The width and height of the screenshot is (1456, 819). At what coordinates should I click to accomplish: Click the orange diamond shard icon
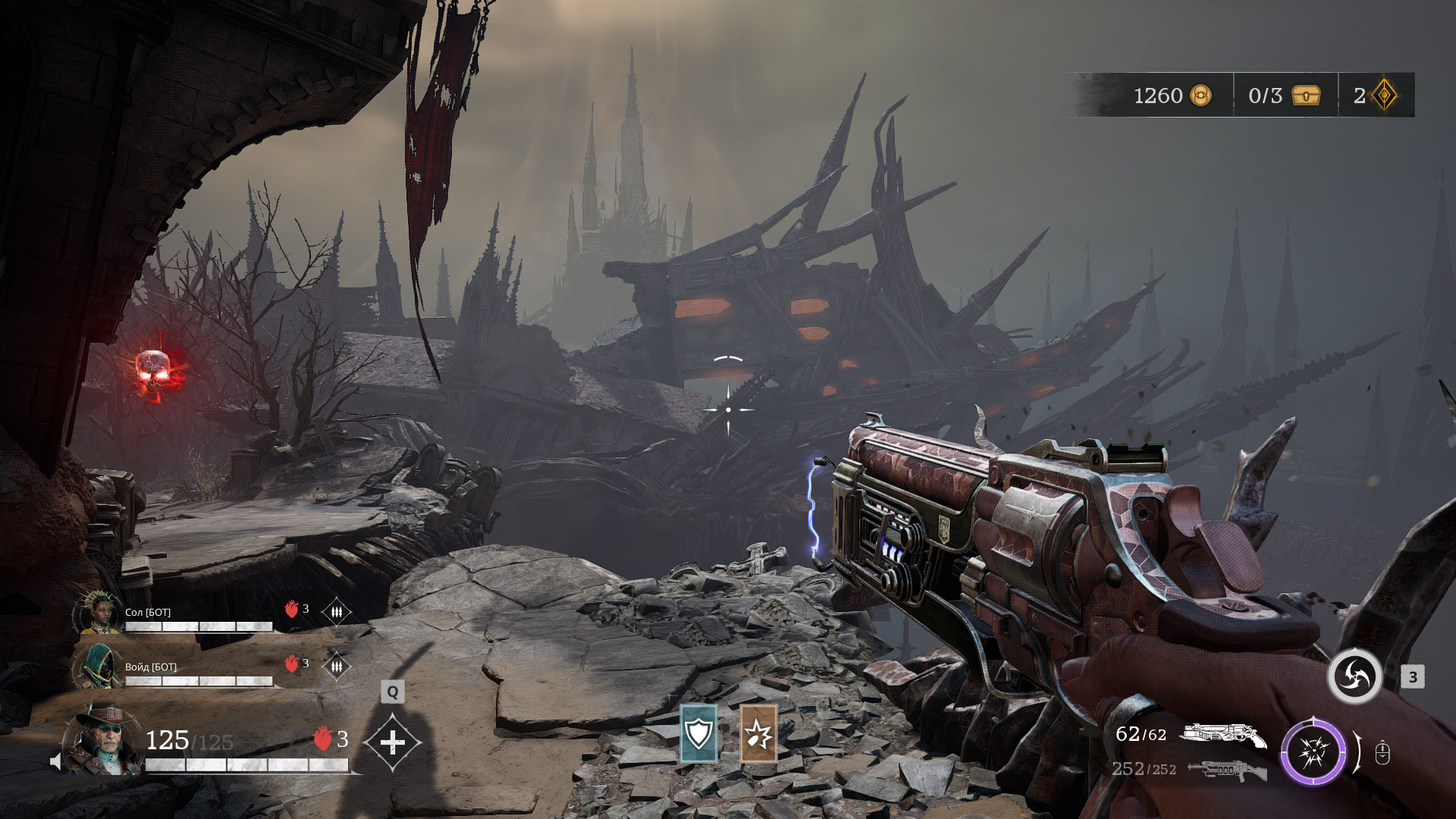tap(1385, 96)
